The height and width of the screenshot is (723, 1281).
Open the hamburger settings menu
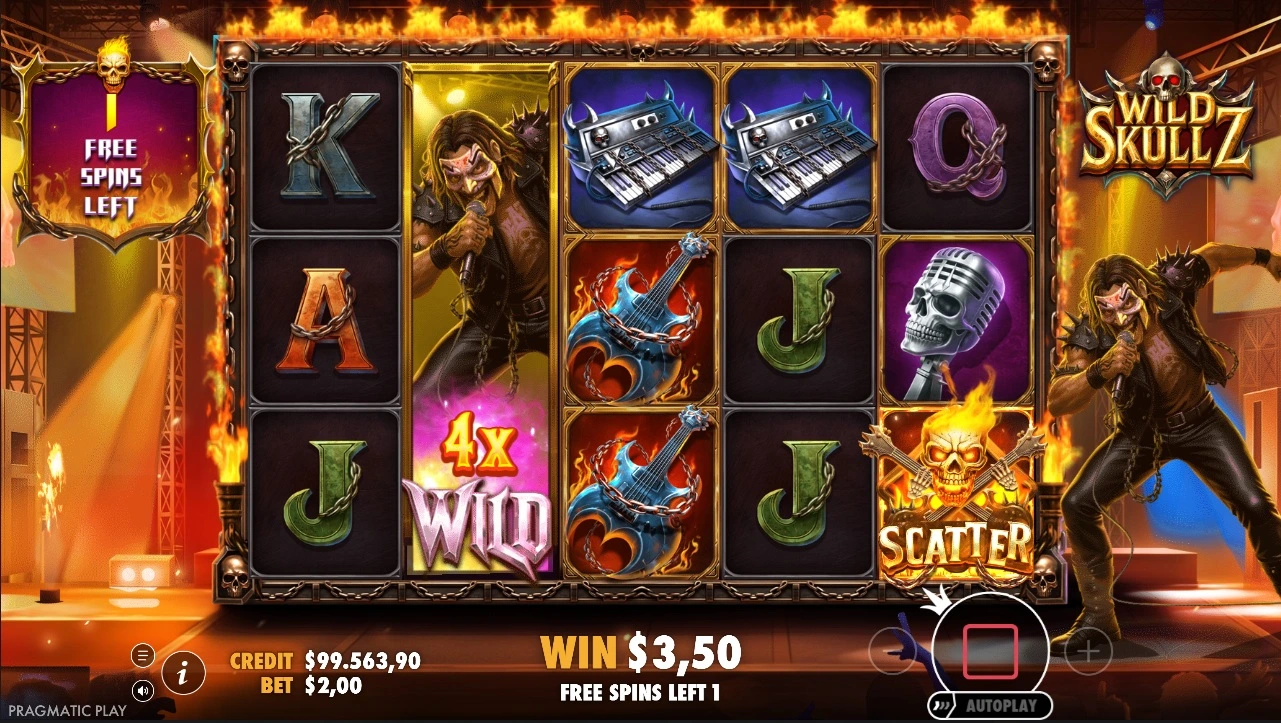point(143,656)
